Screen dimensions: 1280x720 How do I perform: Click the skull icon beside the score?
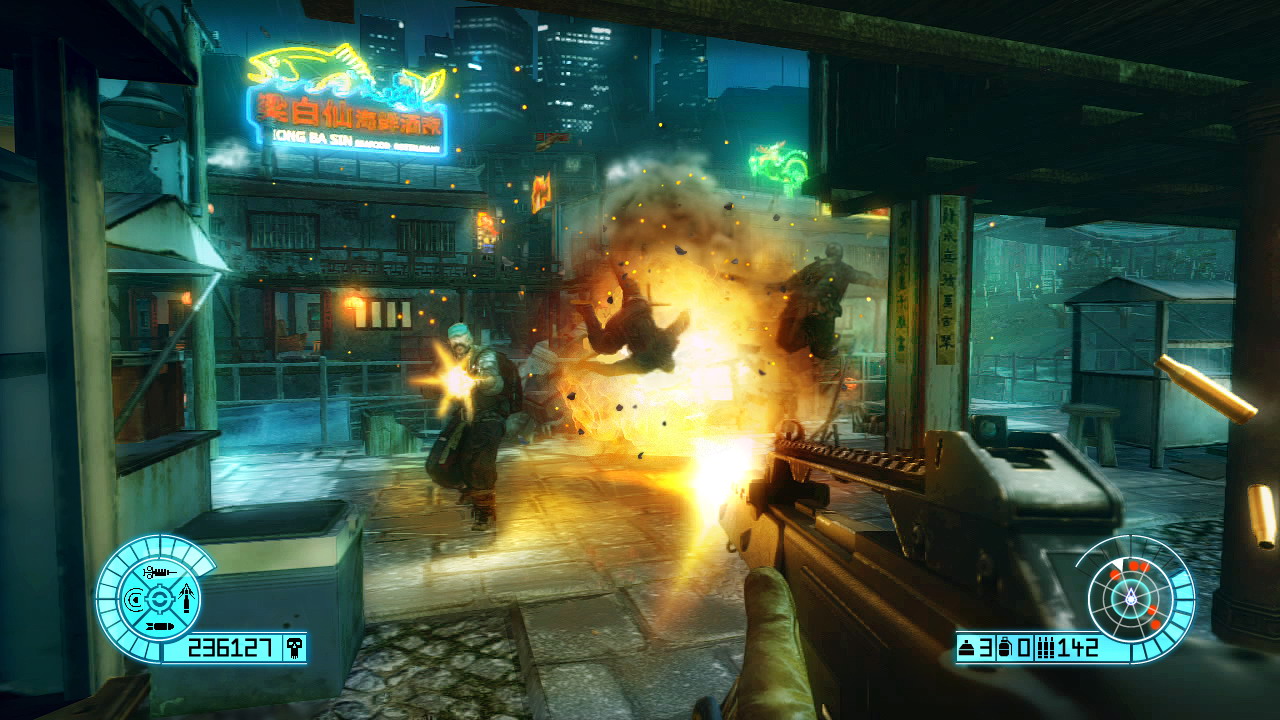[x=294, y=649]
